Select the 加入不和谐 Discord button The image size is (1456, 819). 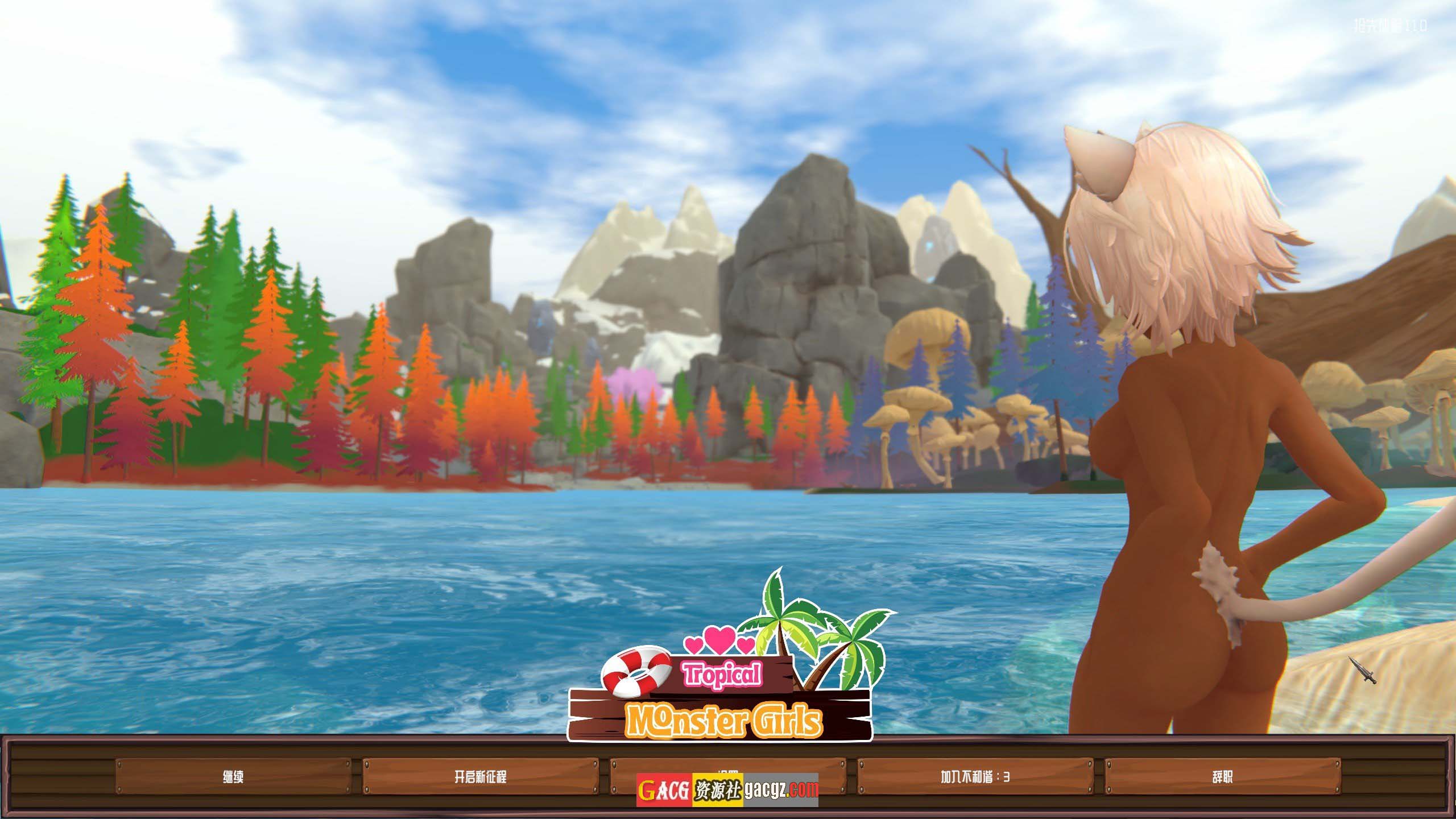pos(975,777)
